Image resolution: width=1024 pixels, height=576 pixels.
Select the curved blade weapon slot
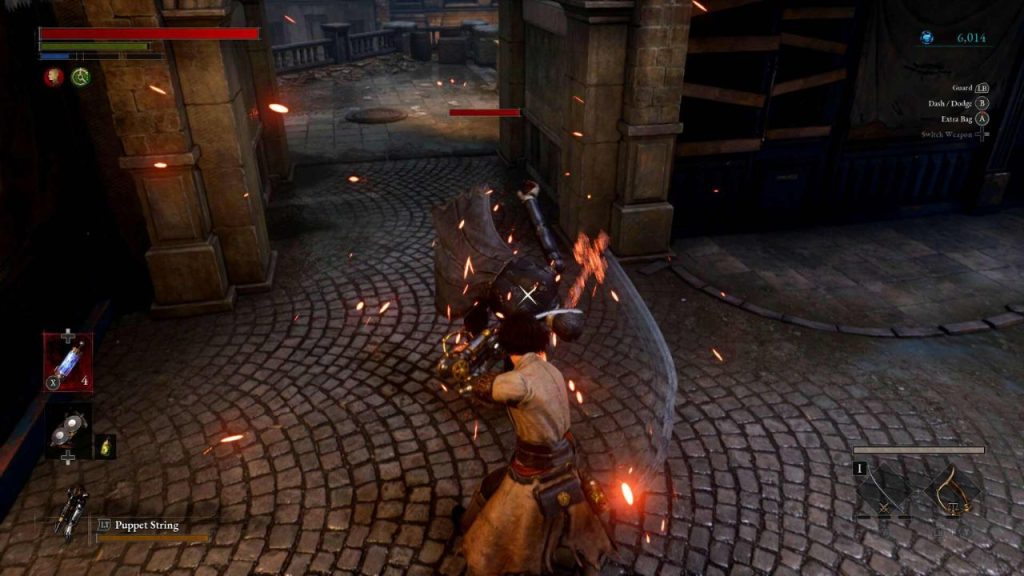[882, 491]
